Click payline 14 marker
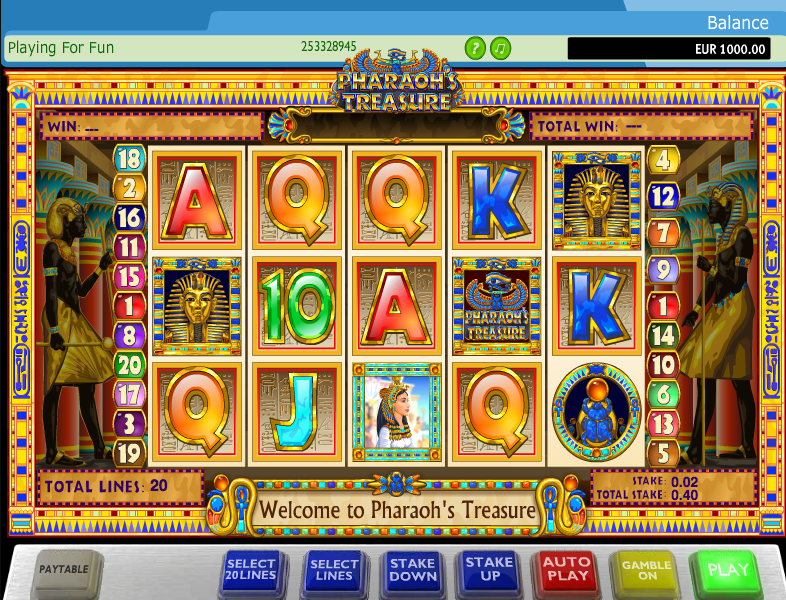The width and height of the screenshot is (786, 600). point(662,336)
